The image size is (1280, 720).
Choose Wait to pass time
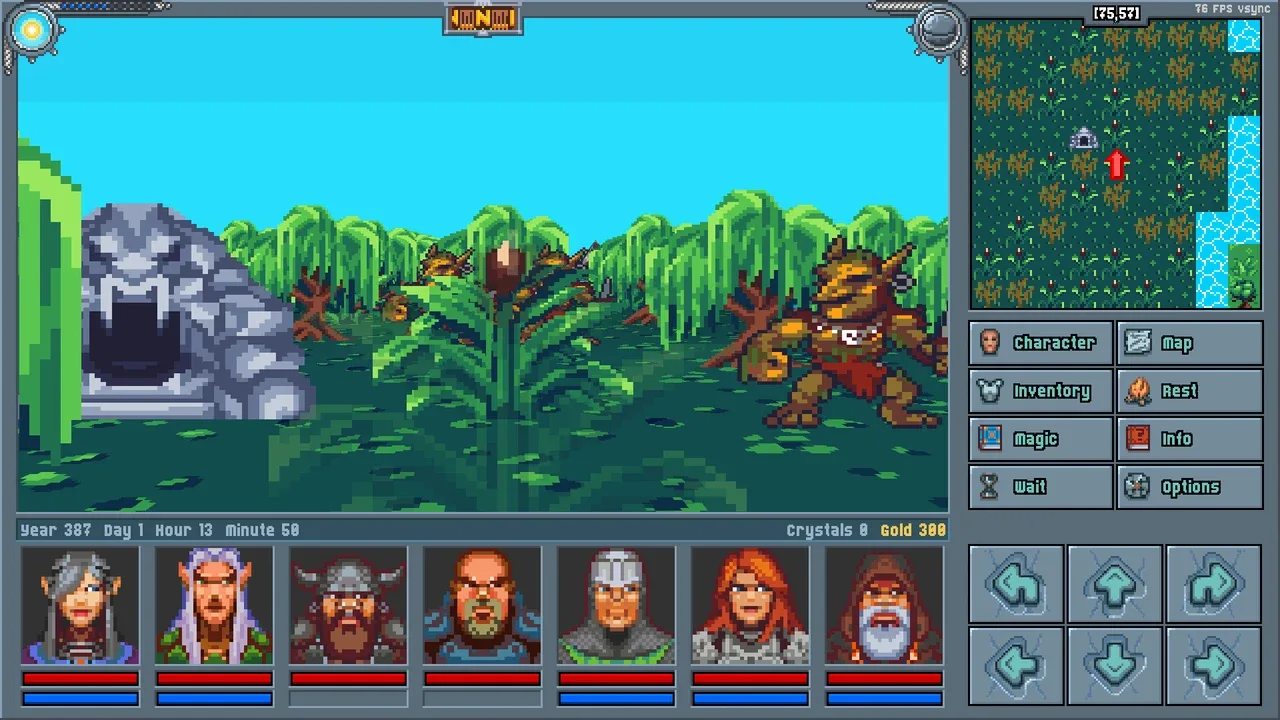point(1040,487)
